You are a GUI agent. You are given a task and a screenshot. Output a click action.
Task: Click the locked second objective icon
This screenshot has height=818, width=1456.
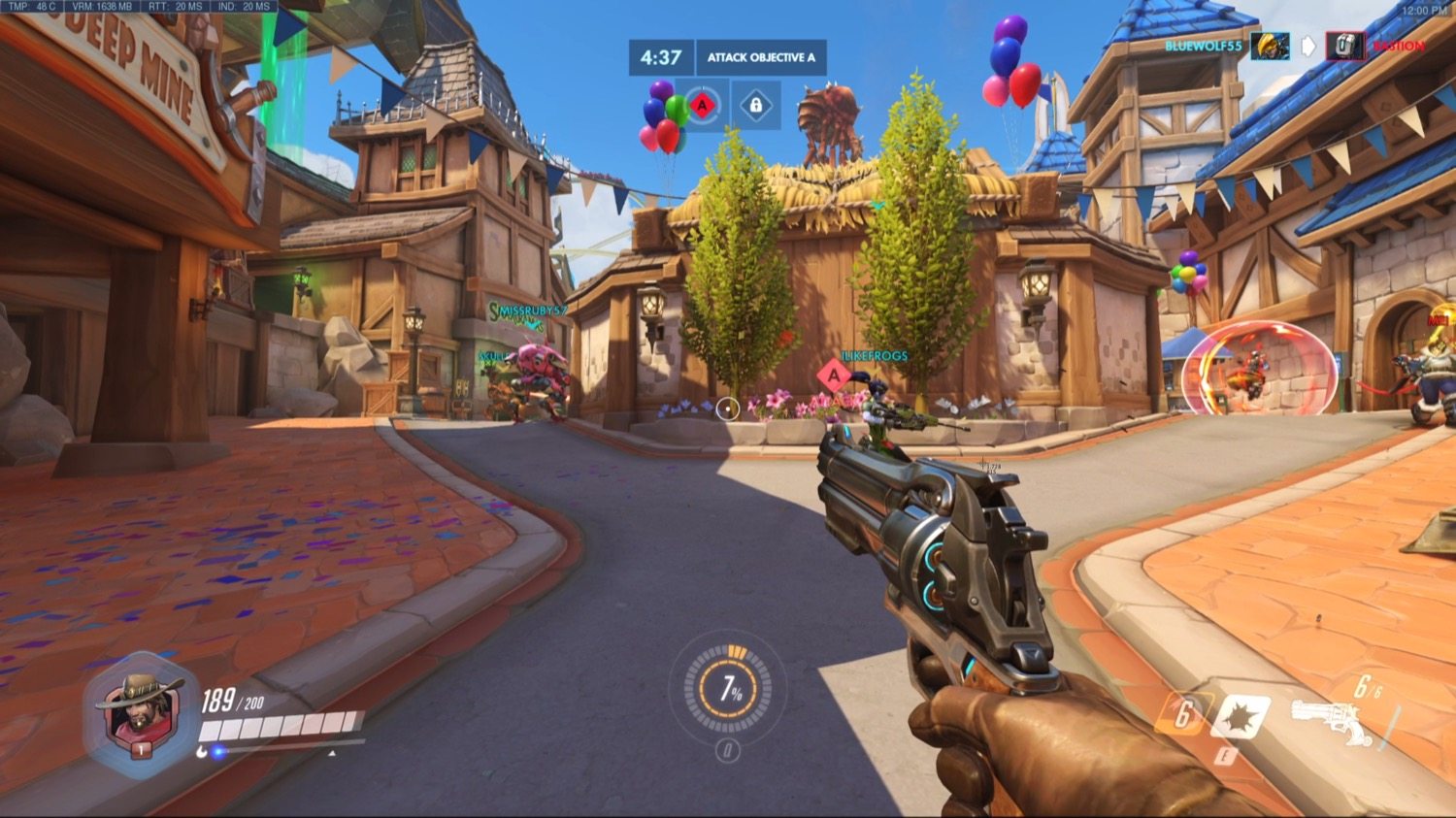pyautogui.click(x=756, y=105)
